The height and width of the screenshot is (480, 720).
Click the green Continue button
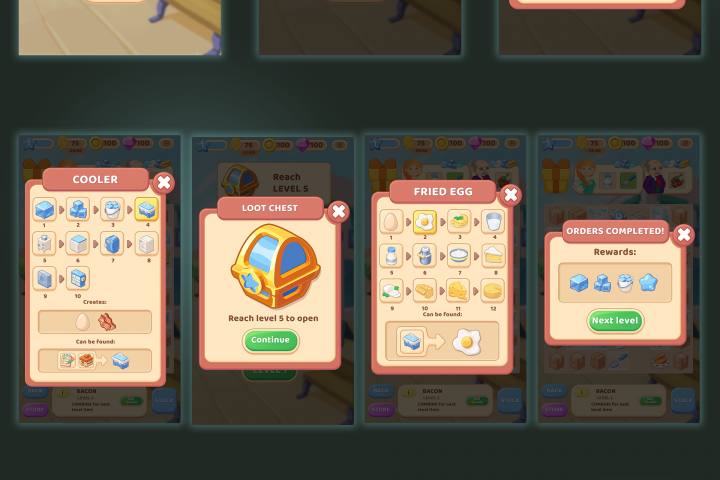tap(270, 340)
